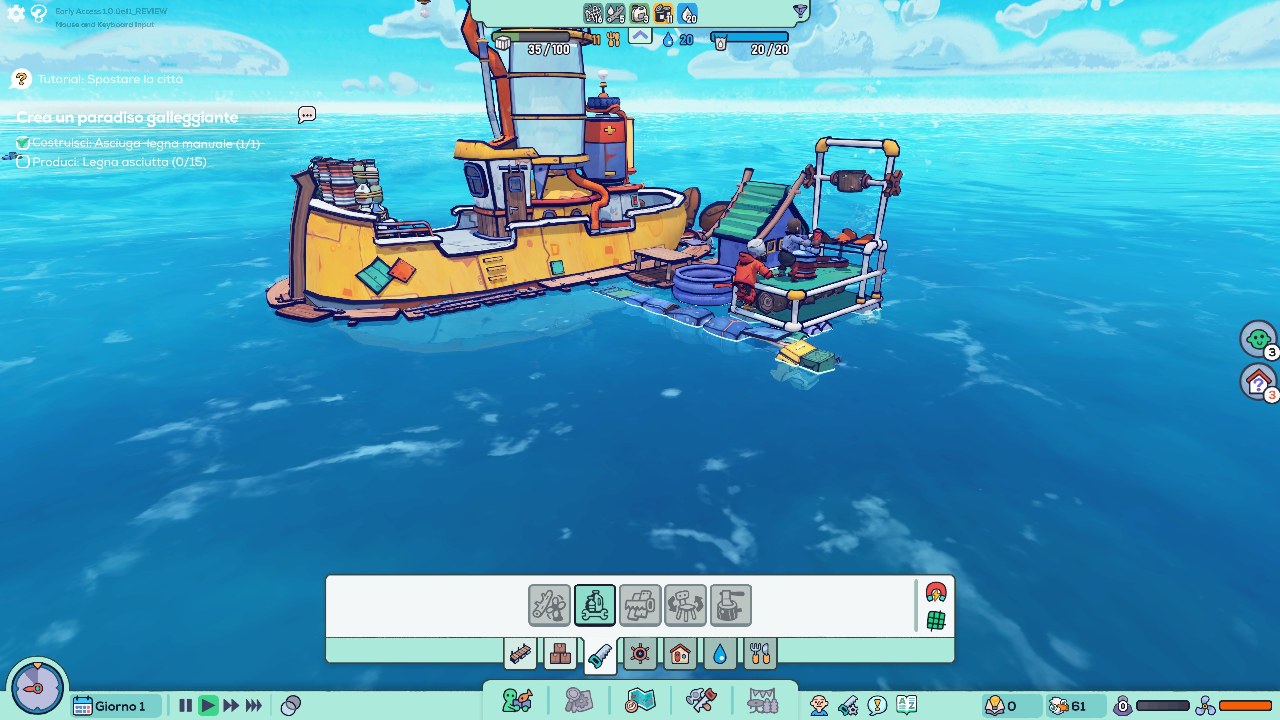Select the saw production build category
Screen dimensions: 1280x720
point(599,653)
